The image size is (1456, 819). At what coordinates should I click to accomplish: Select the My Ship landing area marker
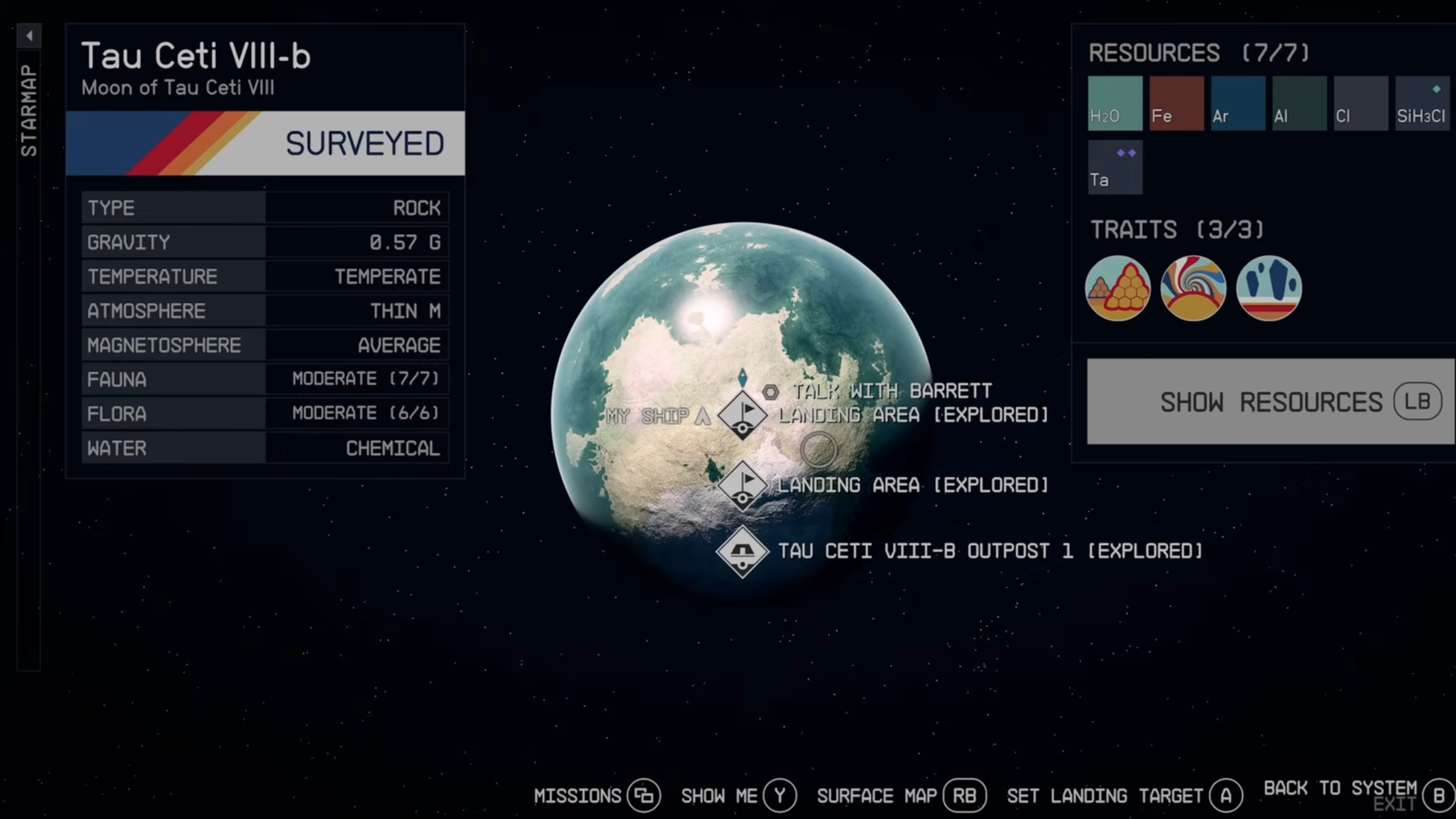[x=743, y=416]
